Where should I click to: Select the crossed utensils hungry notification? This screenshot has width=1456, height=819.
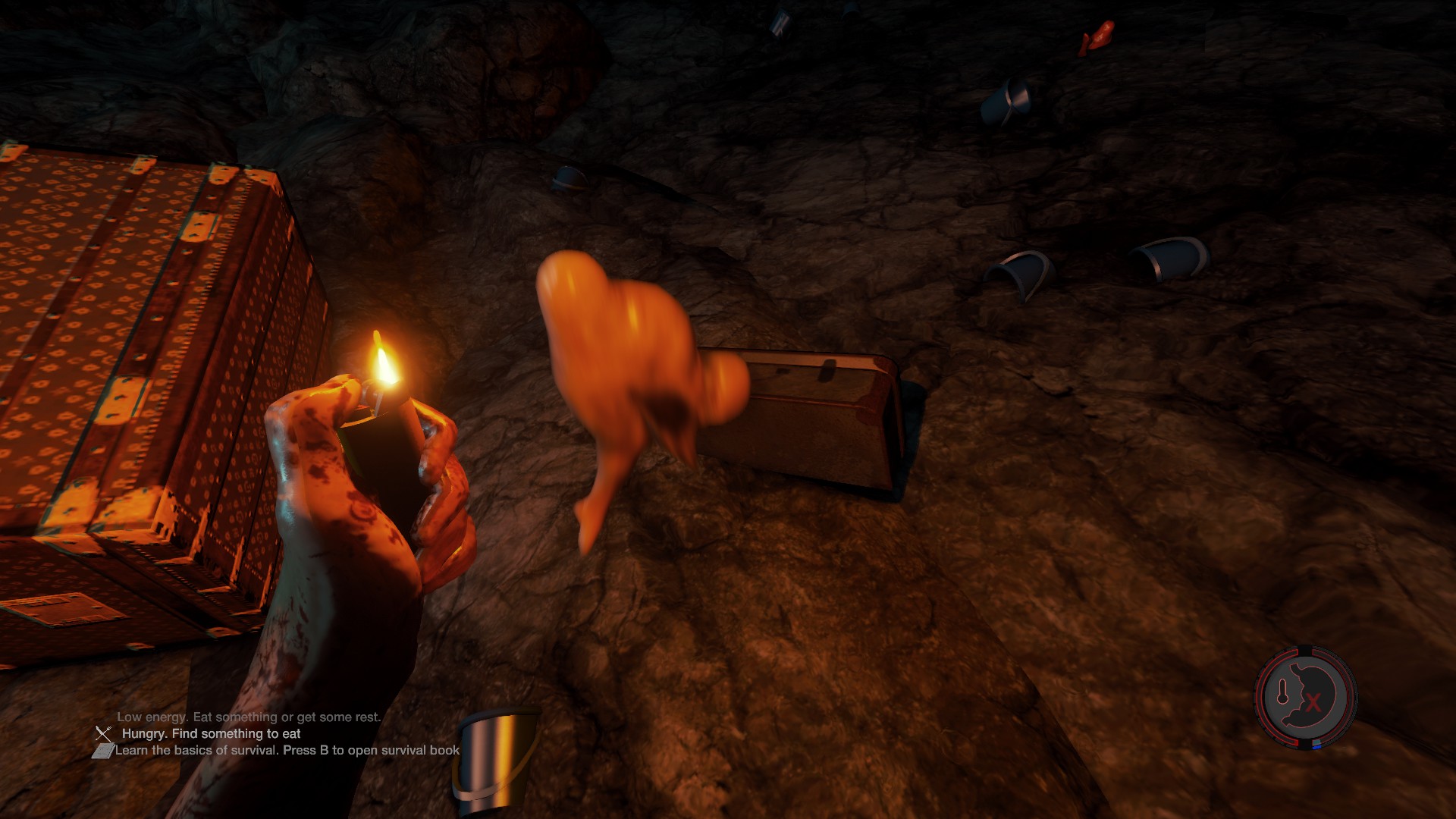click(104, 733)
